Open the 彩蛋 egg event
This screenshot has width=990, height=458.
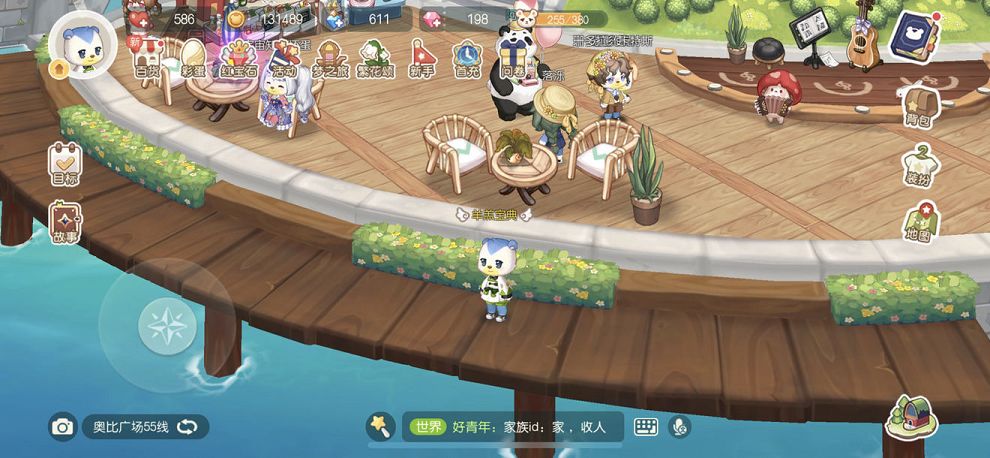pyautogui.click(x=193, y=59)
